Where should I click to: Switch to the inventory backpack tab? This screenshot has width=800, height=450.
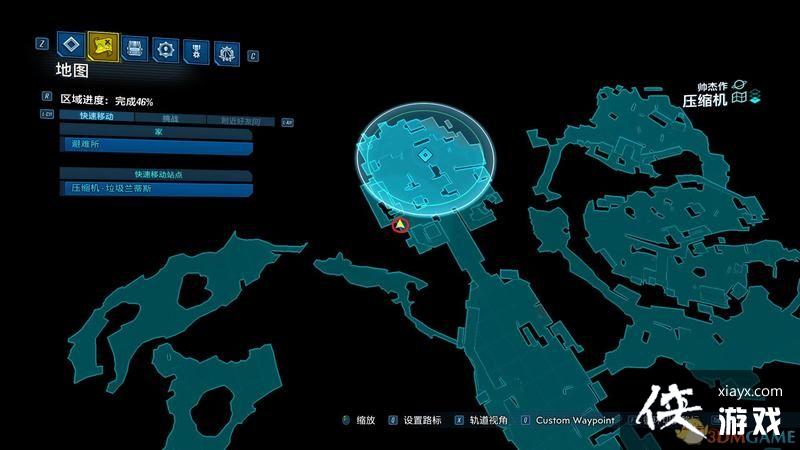[134, 46]
